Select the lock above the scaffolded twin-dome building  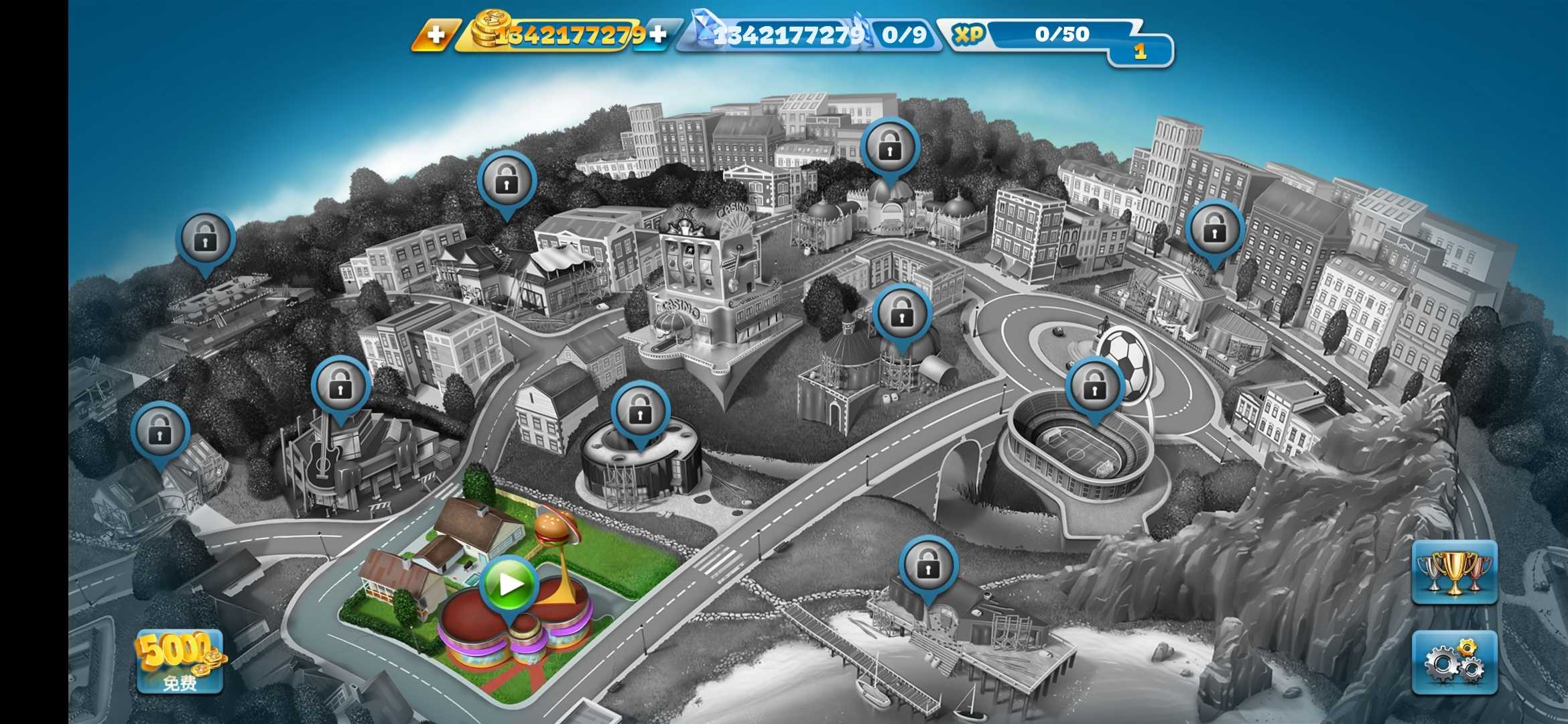click(901, 314)
